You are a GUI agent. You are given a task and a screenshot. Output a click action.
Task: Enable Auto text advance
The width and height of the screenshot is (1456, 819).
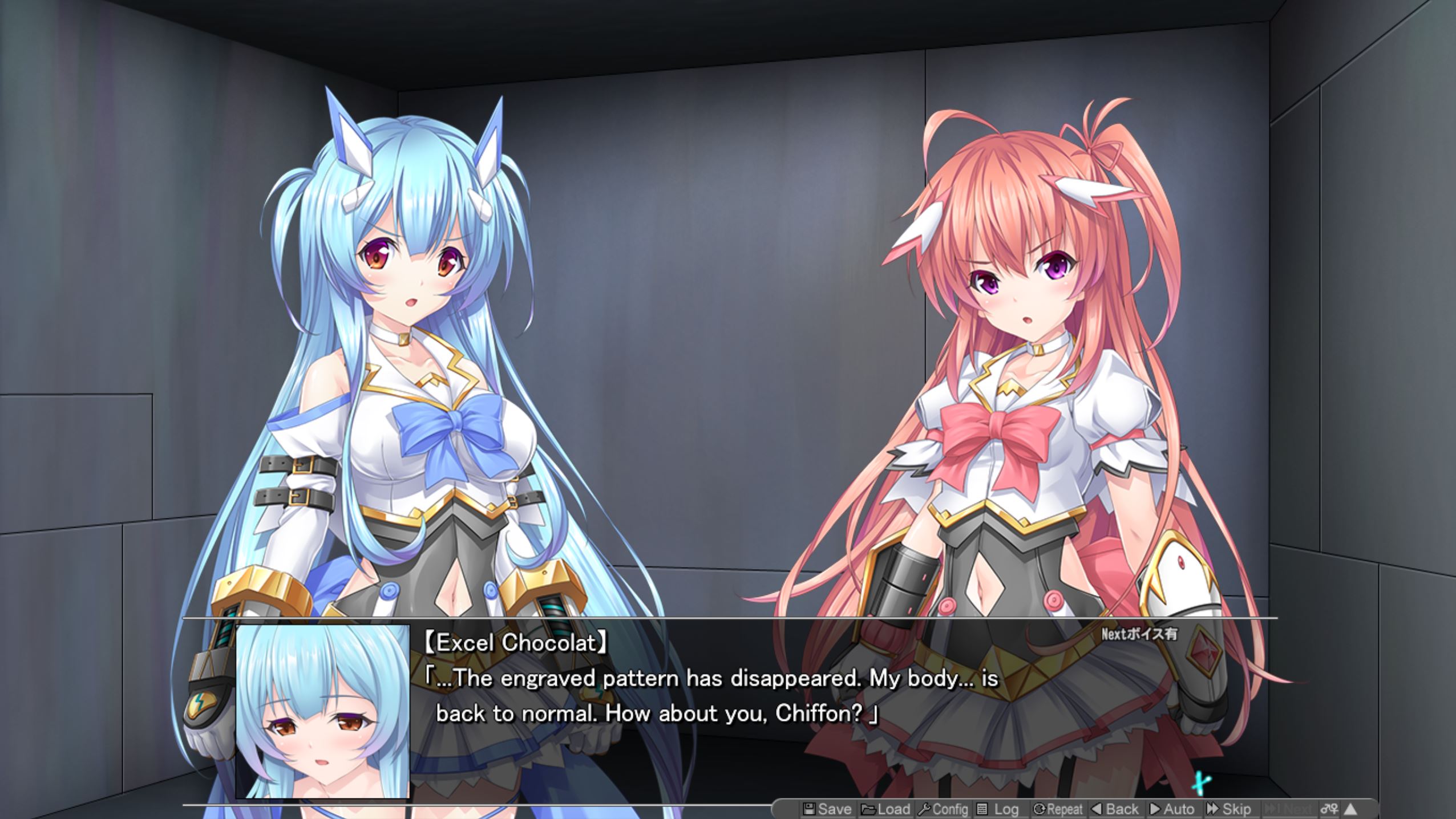tap(1172, 809)
